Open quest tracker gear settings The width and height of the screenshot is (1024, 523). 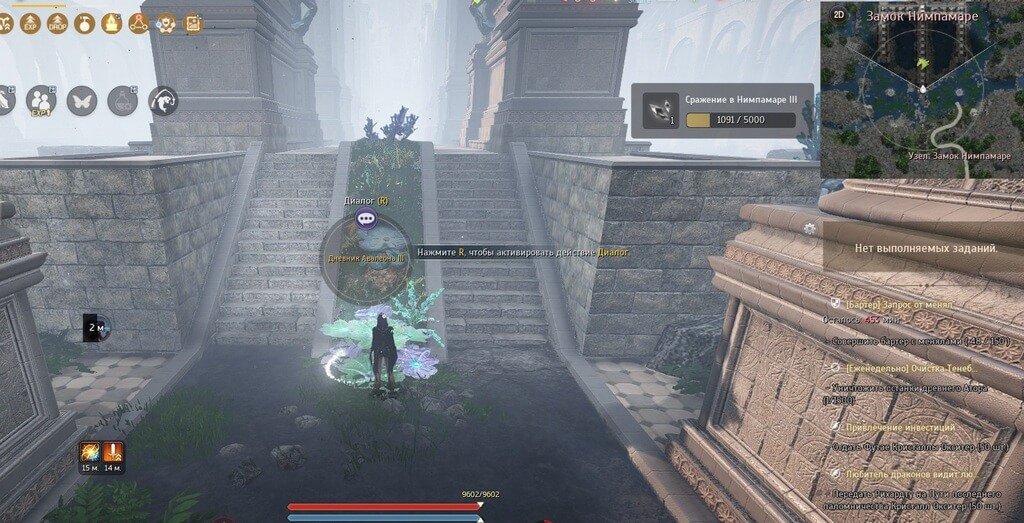(809, 228)
